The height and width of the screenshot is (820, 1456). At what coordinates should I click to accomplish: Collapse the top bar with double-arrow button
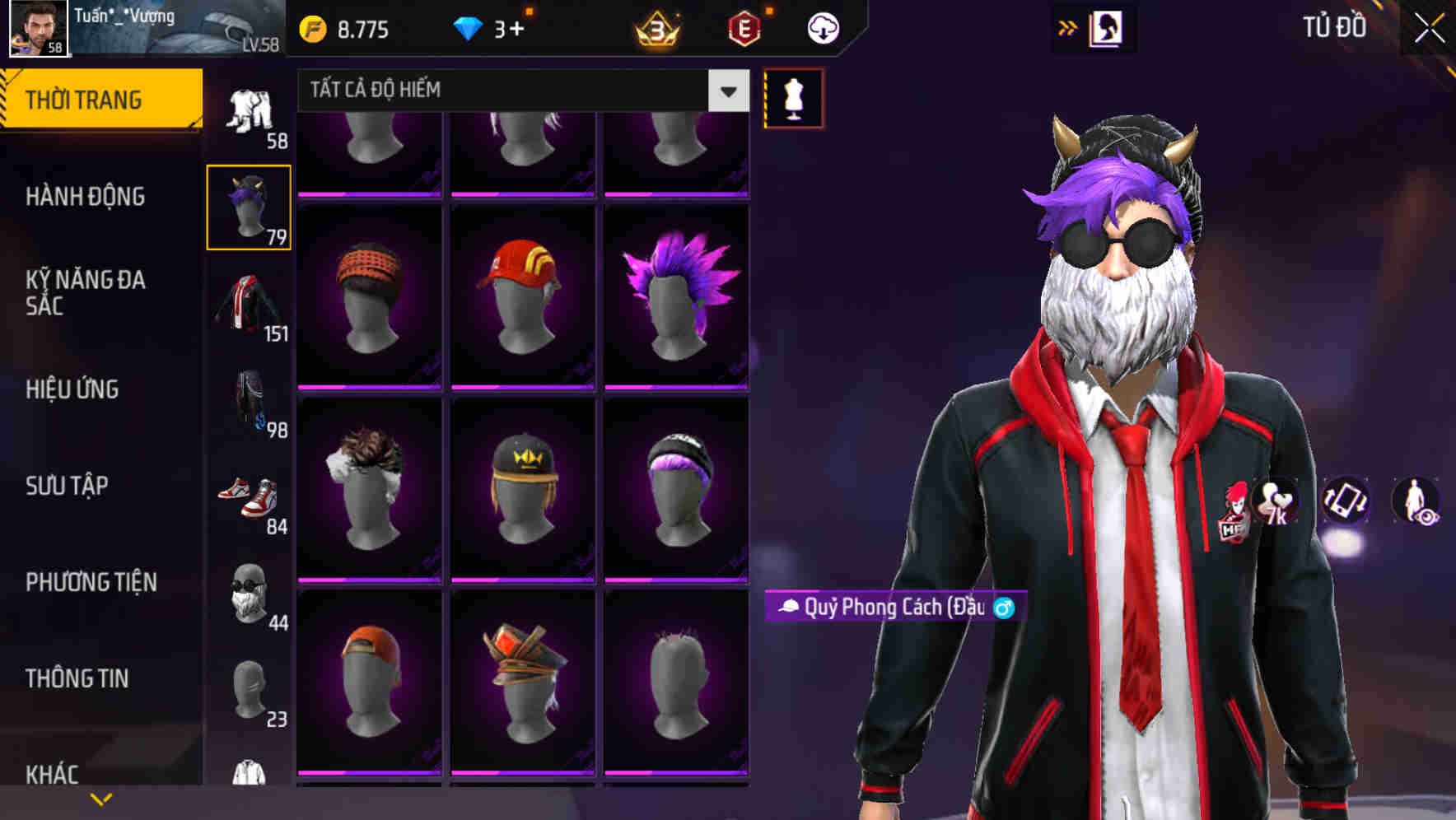[1068, 27]
